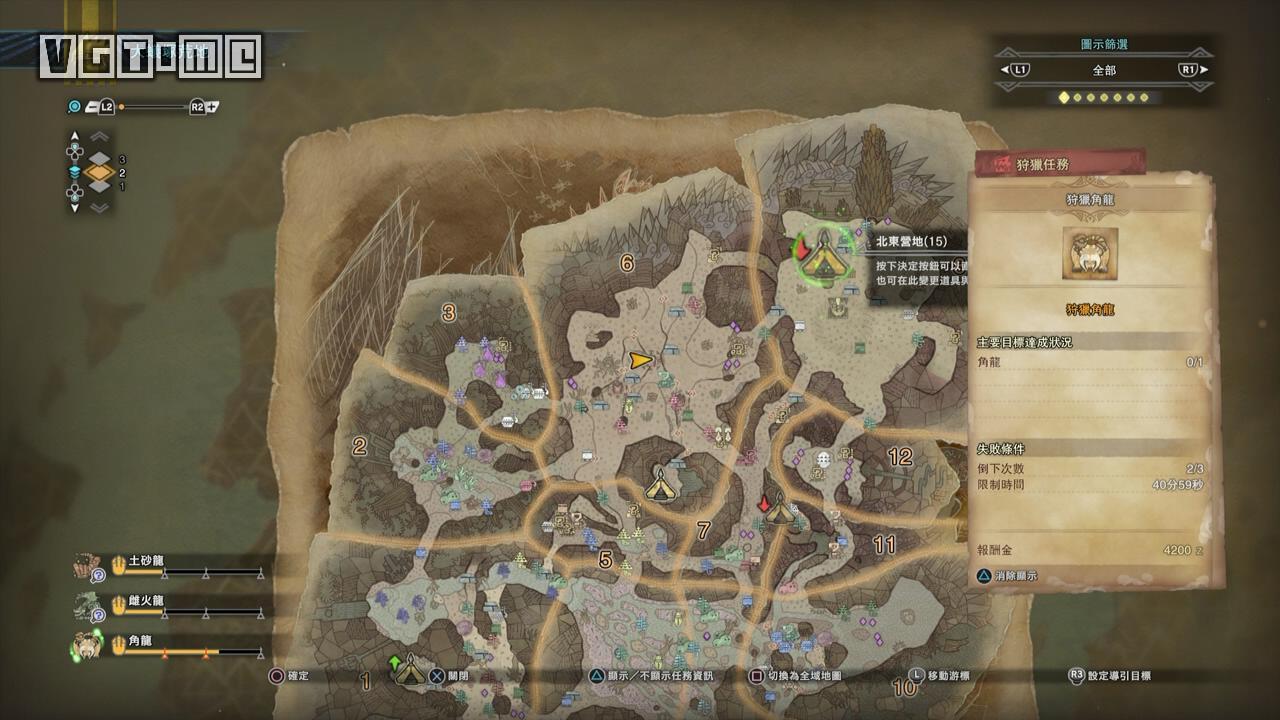Select the camp tent with the green arrow
The height and width of the screenshot is (720, 1280).
pyautogui.click(x=408, y=673)
